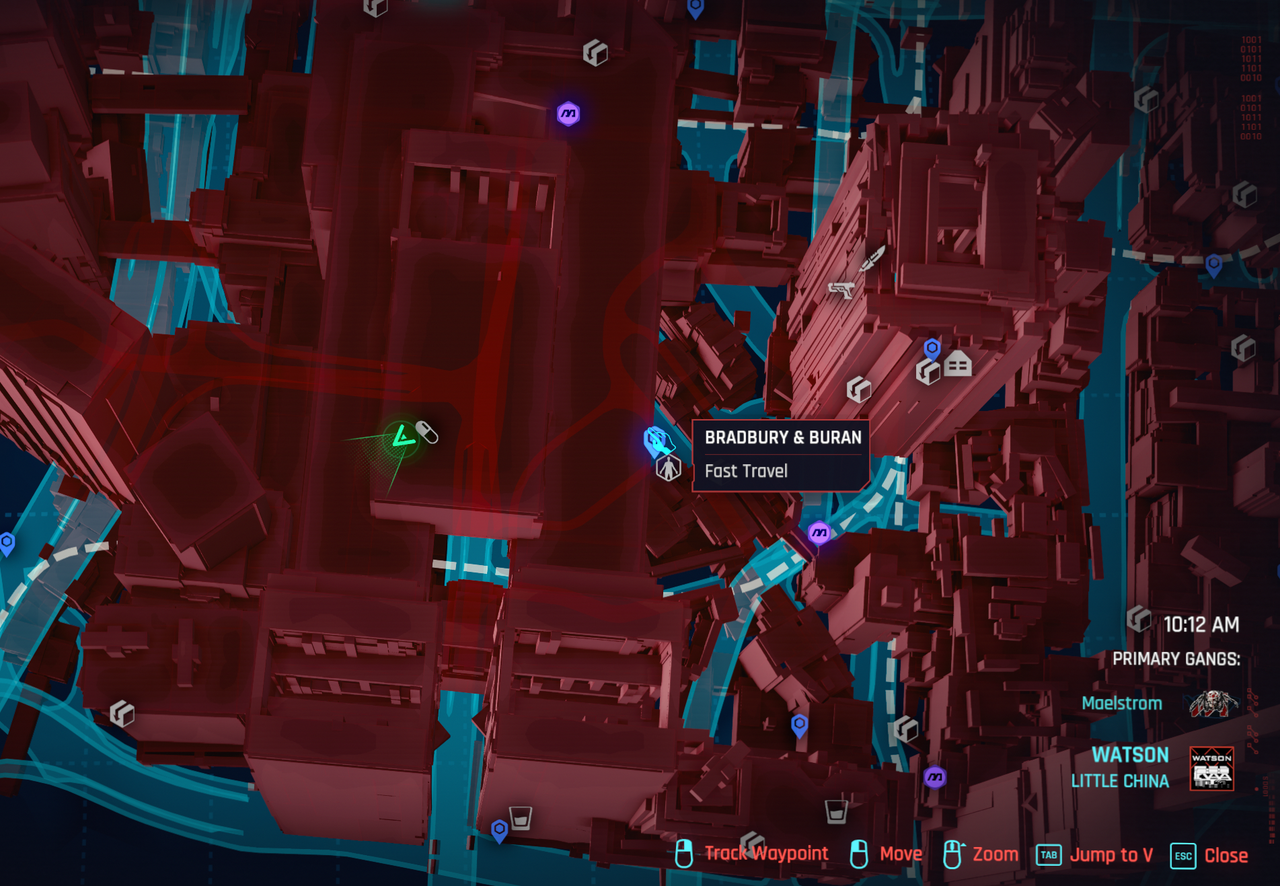The image size is (1280, 886).
Task: Select the pill-shaped medpoint marker
Action: pyautogui.click(x=426, y=432)
